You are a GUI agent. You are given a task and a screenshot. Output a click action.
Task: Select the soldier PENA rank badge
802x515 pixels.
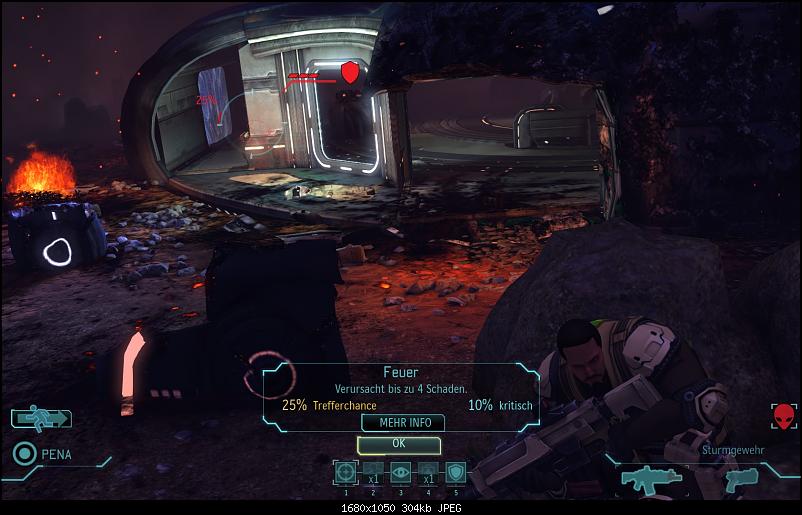[x=24, y=454]
